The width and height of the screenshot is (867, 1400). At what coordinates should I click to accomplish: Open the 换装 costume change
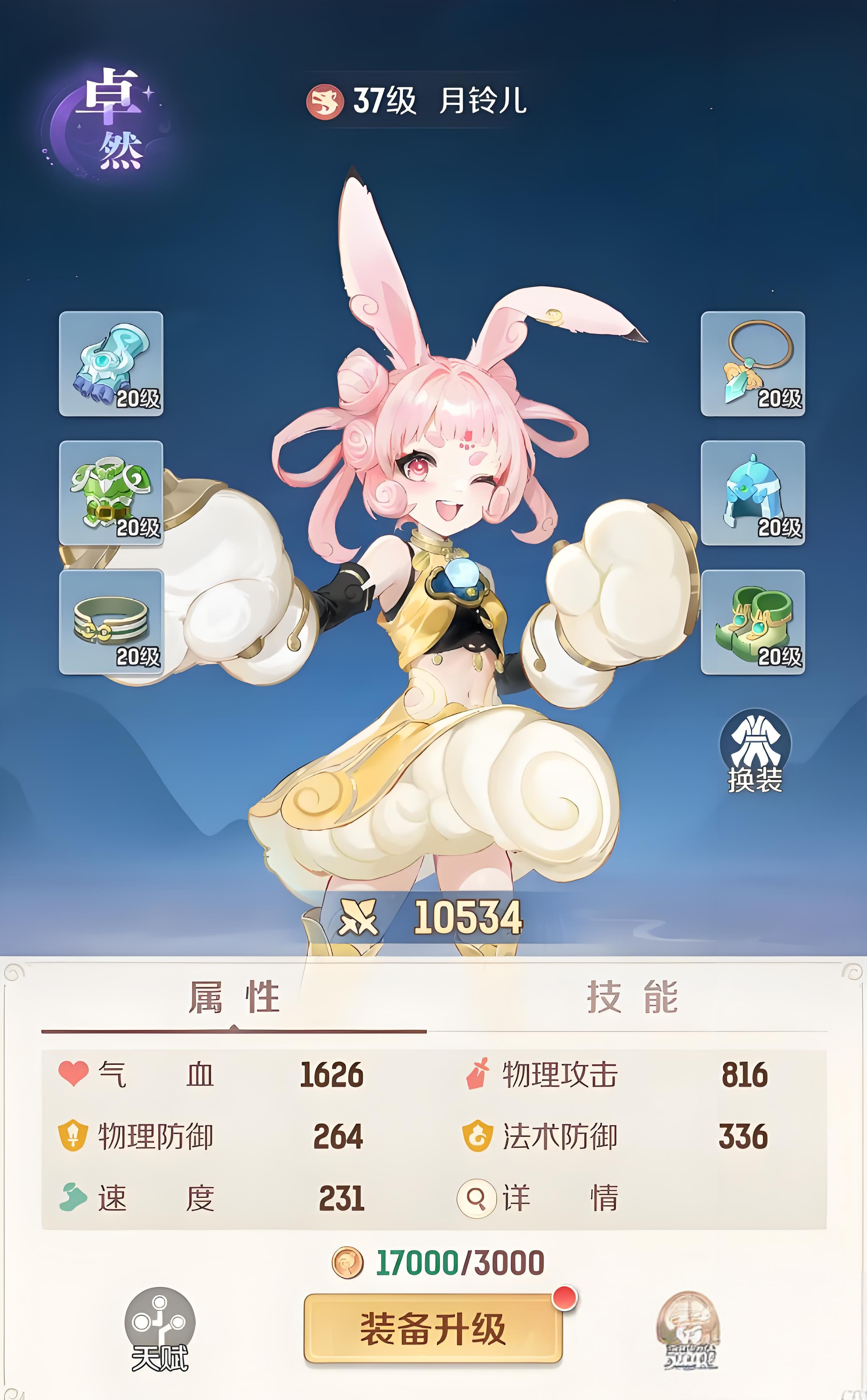[x=755, y=752]
